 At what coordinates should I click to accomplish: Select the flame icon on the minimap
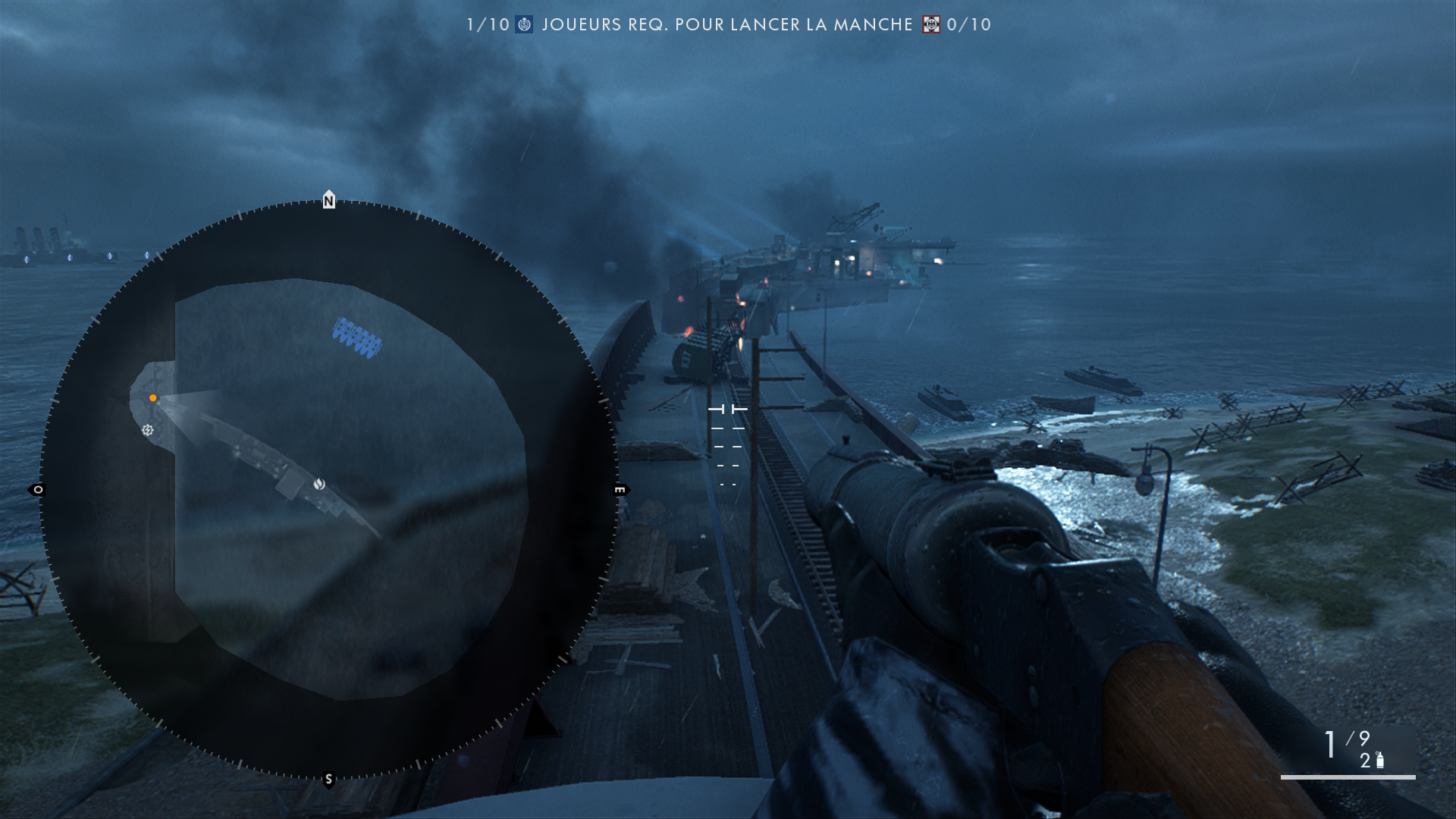click(319, 484)
